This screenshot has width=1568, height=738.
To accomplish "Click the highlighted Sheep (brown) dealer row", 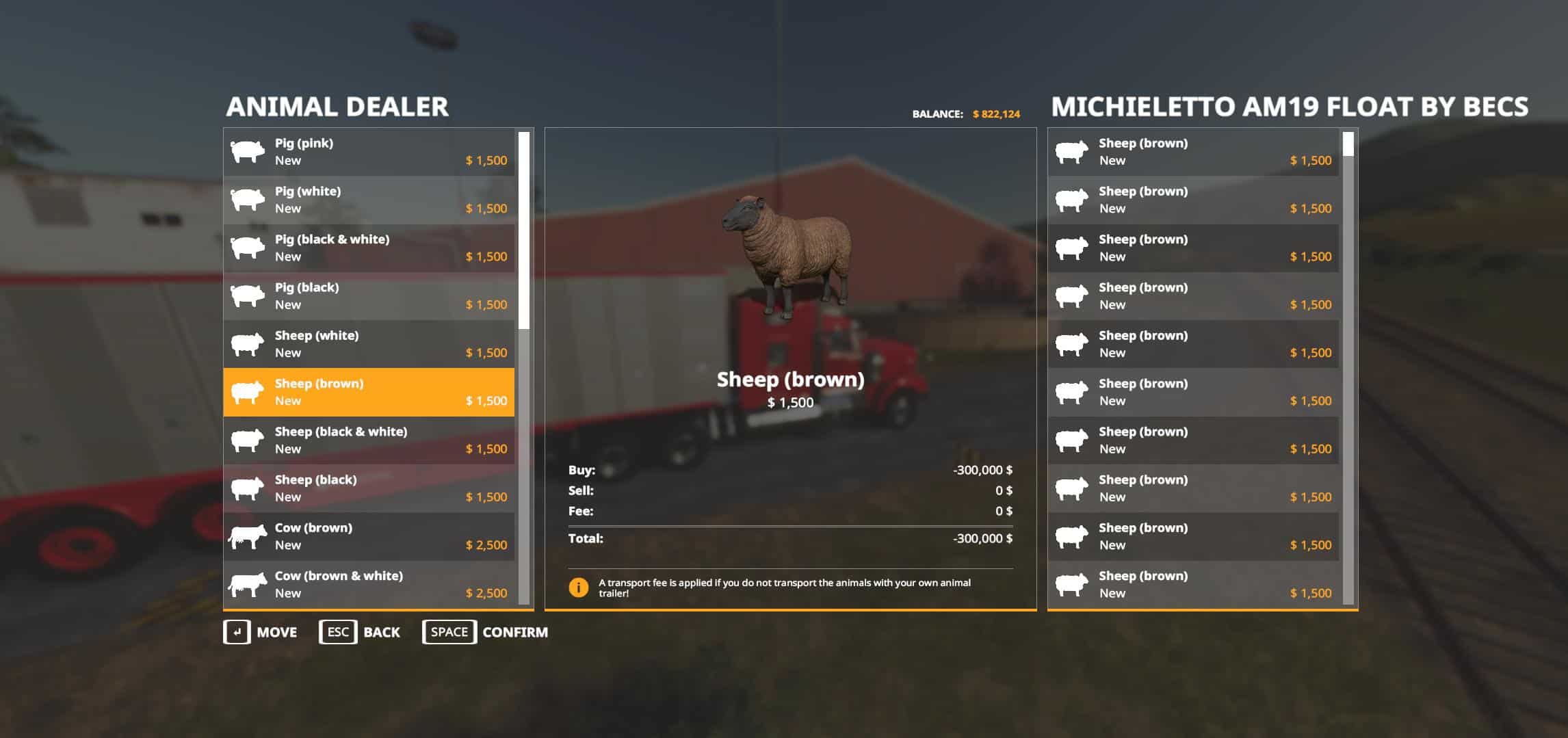I will point(369,392).
